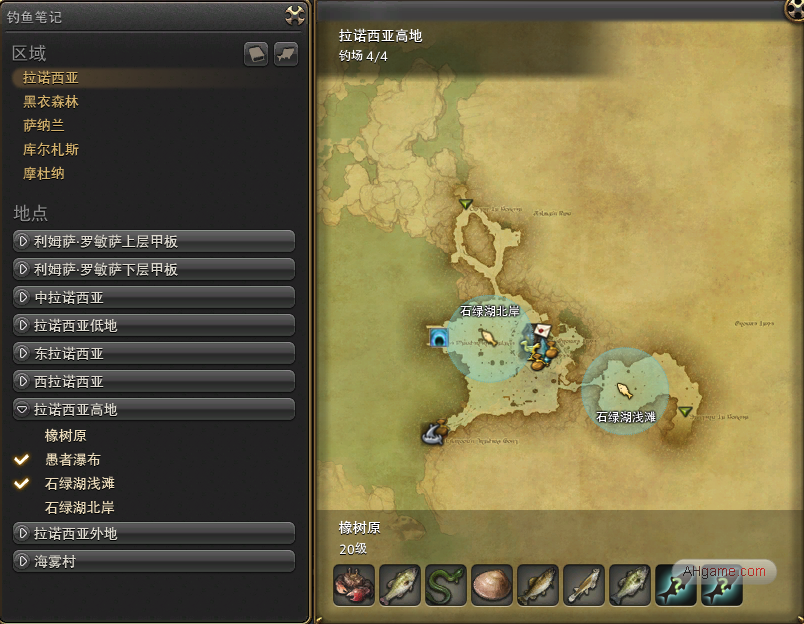Switch to the 库尔札斯 region
This screenshot has width=804, height=624.
point(51,150)
